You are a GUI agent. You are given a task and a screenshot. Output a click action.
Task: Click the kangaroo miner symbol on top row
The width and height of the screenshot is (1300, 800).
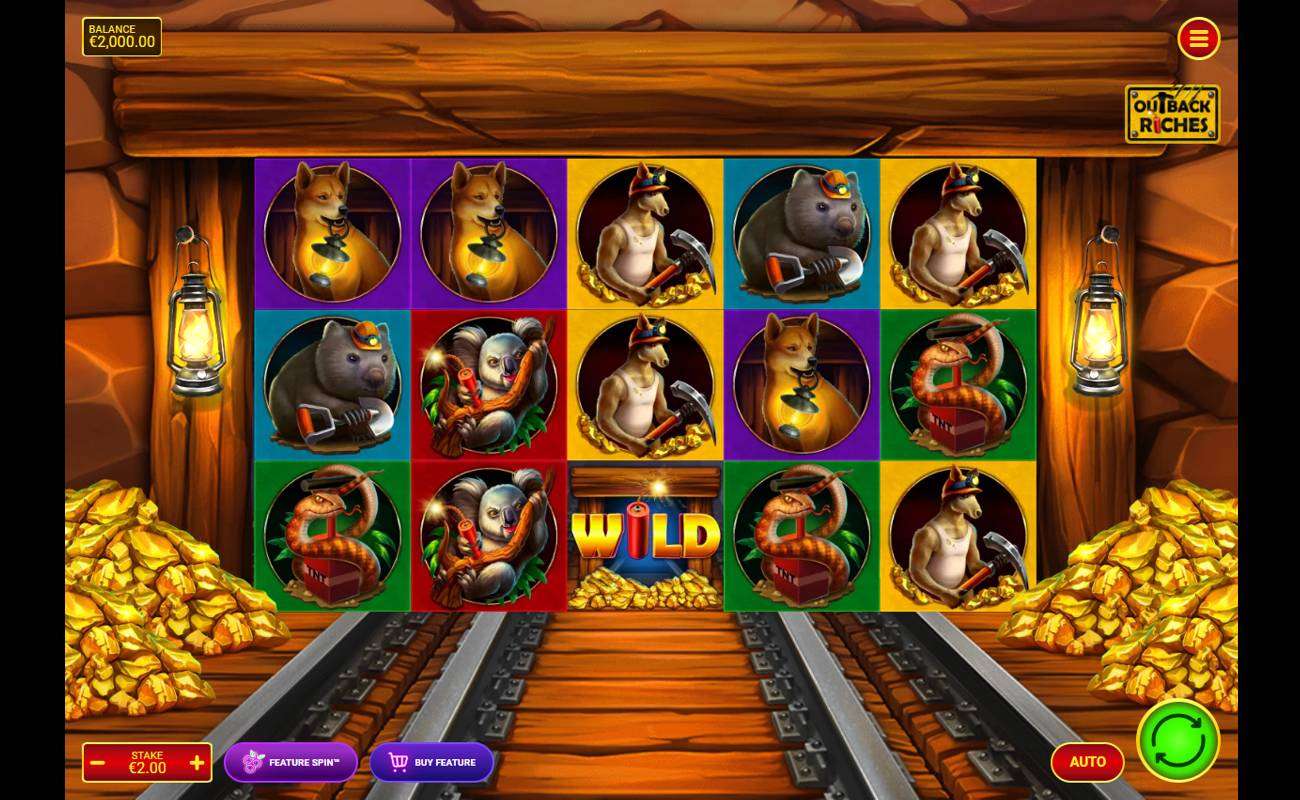[x=644, y=232]
